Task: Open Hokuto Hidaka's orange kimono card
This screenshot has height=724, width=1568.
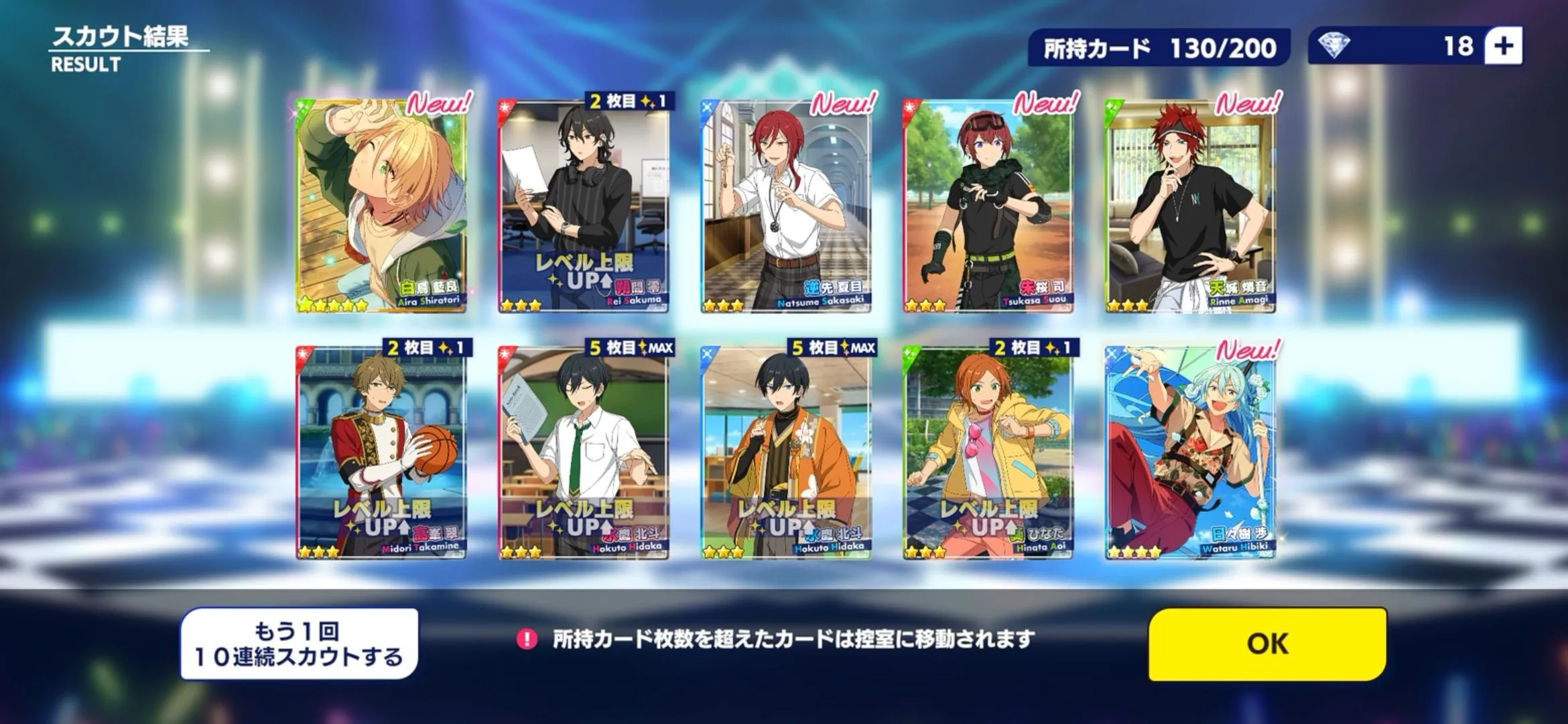Action: (785, 452)
